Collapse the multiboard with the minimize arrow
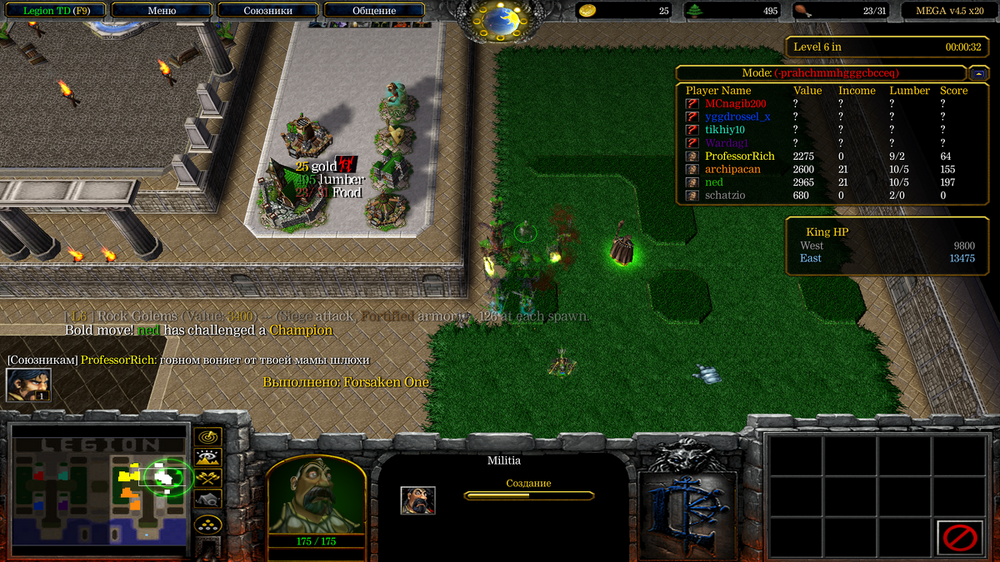Image resolution: width=1000 pixels, height=562 pixels. pyautogui.click(x=978, y=73)
